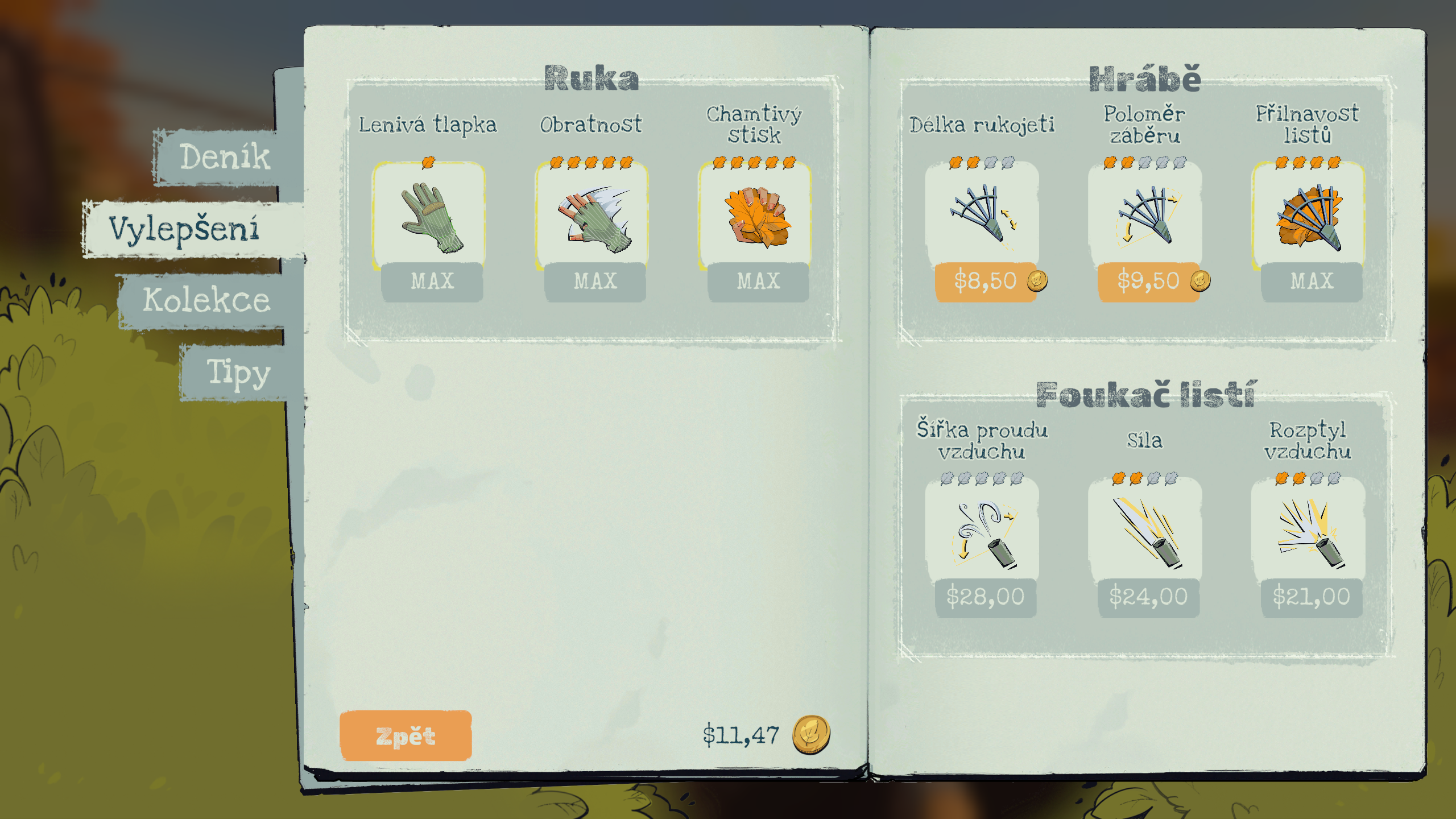Click the Přilnavost listů rake icon
The width and height of the screenshot is (1456, 819).
(1309, 217)
